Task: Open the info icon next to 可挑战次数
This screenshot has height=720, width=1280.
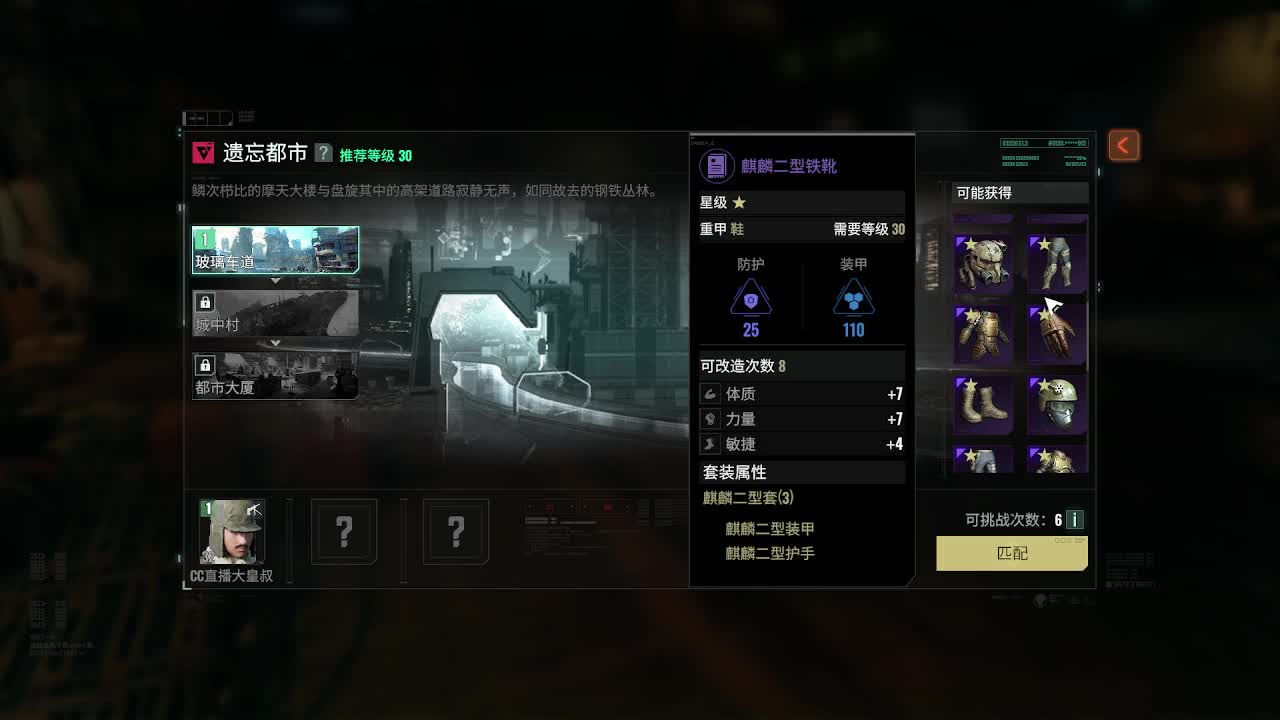Action: click(1077, 519)
